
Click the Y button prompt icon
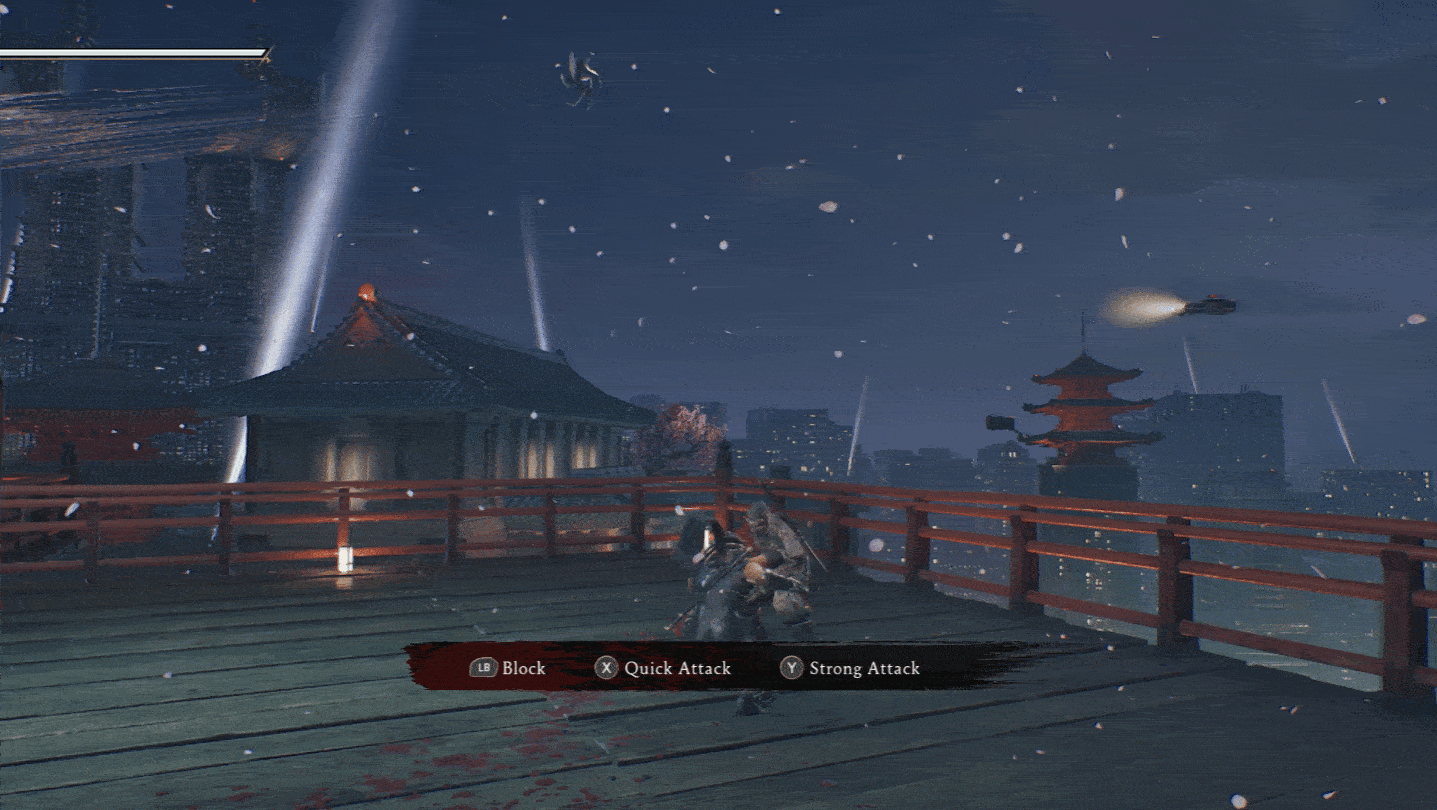[791, 669]
